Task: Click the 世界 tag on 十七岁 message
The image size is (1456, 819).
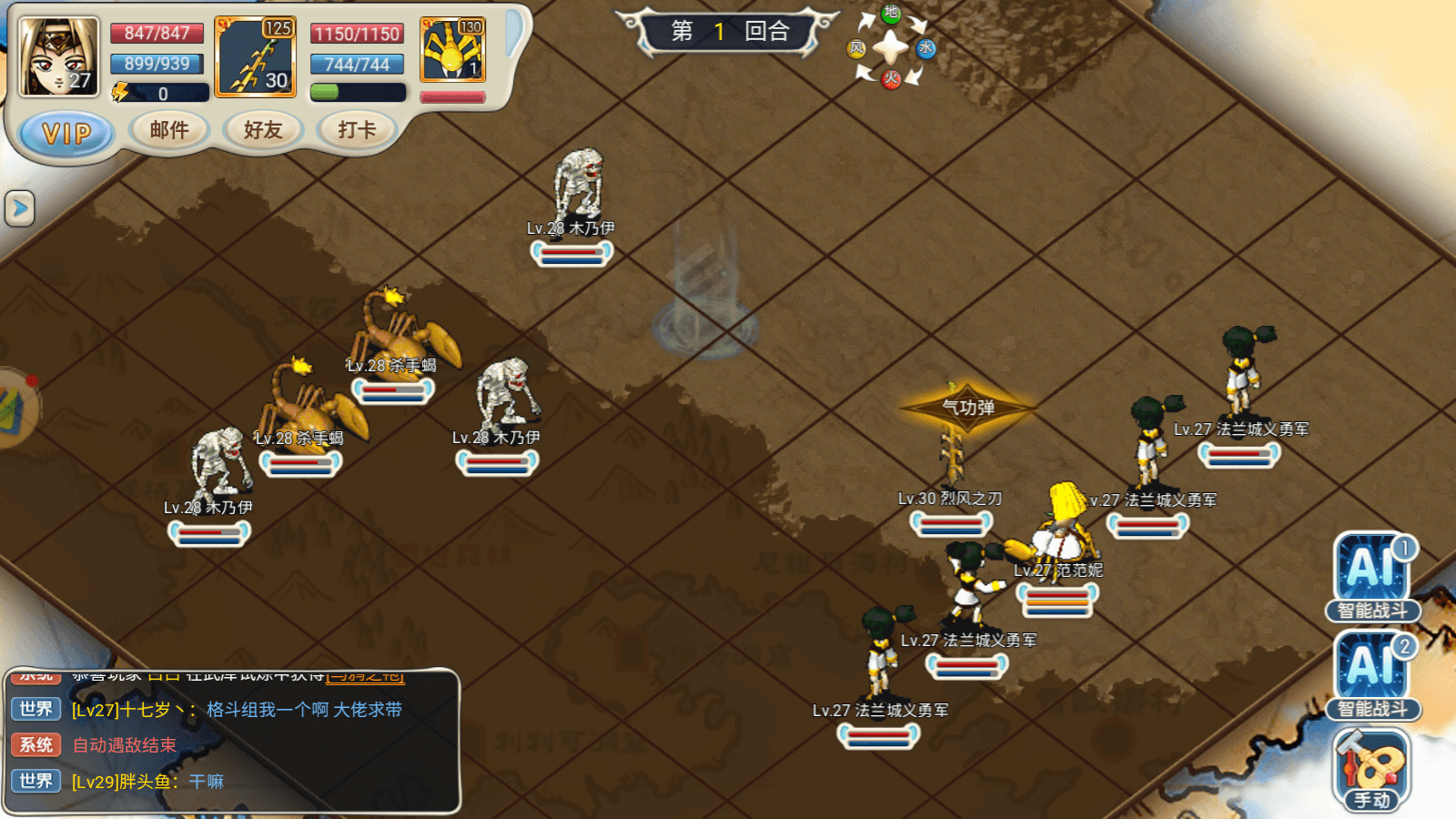Action: point(36,709)
